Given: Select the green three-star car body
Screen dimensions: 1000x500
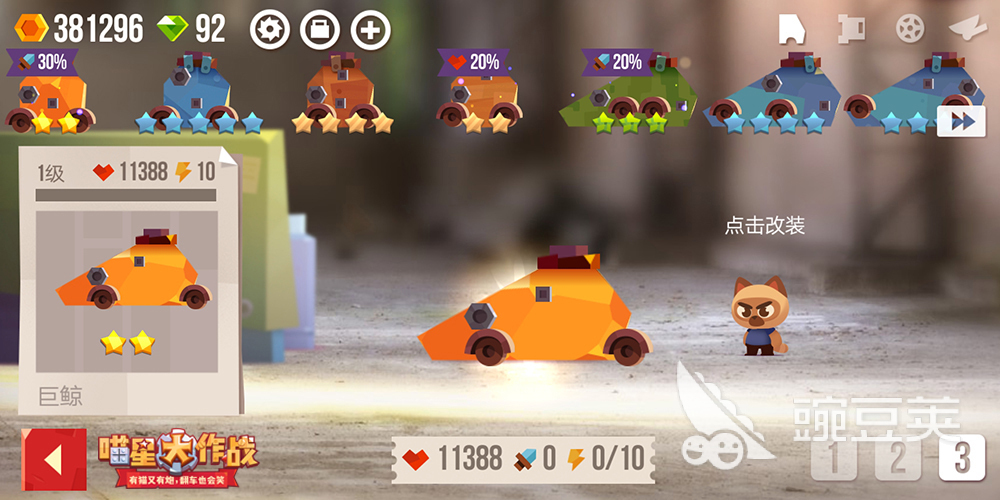Looking at the screenshot, I should [x=627, y=97].
